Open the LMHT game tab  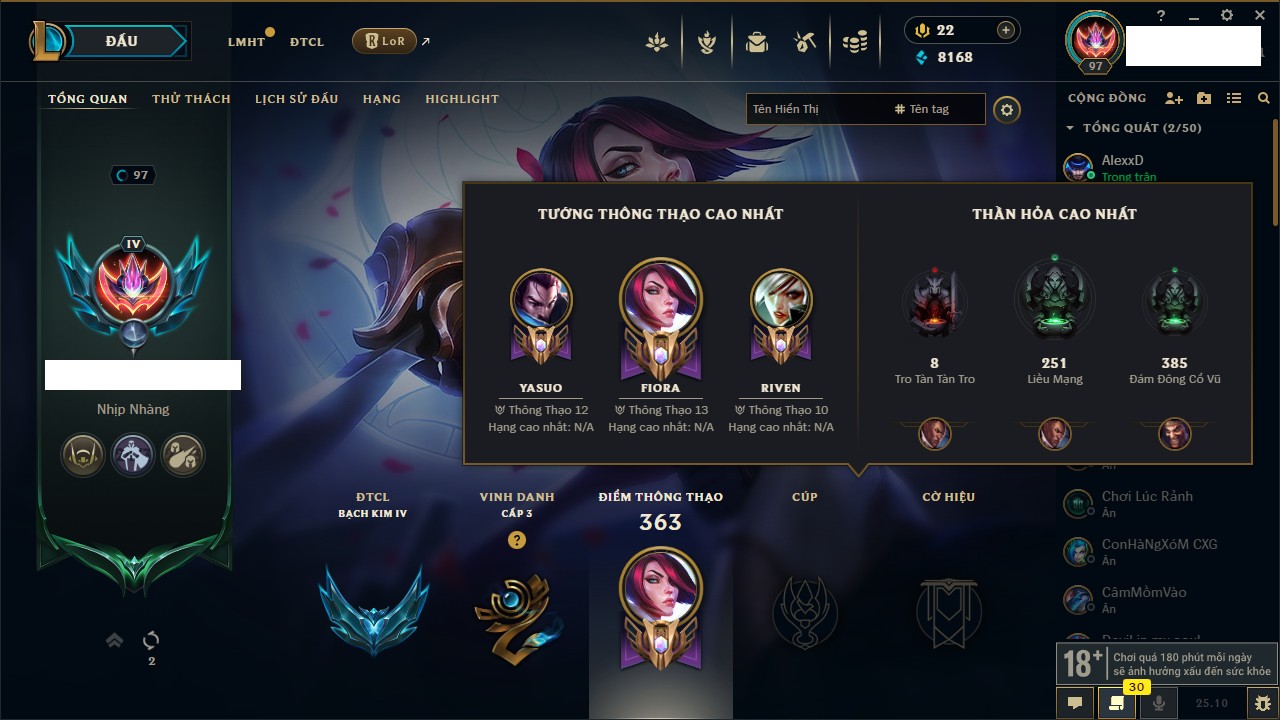(x=246, y=42)
